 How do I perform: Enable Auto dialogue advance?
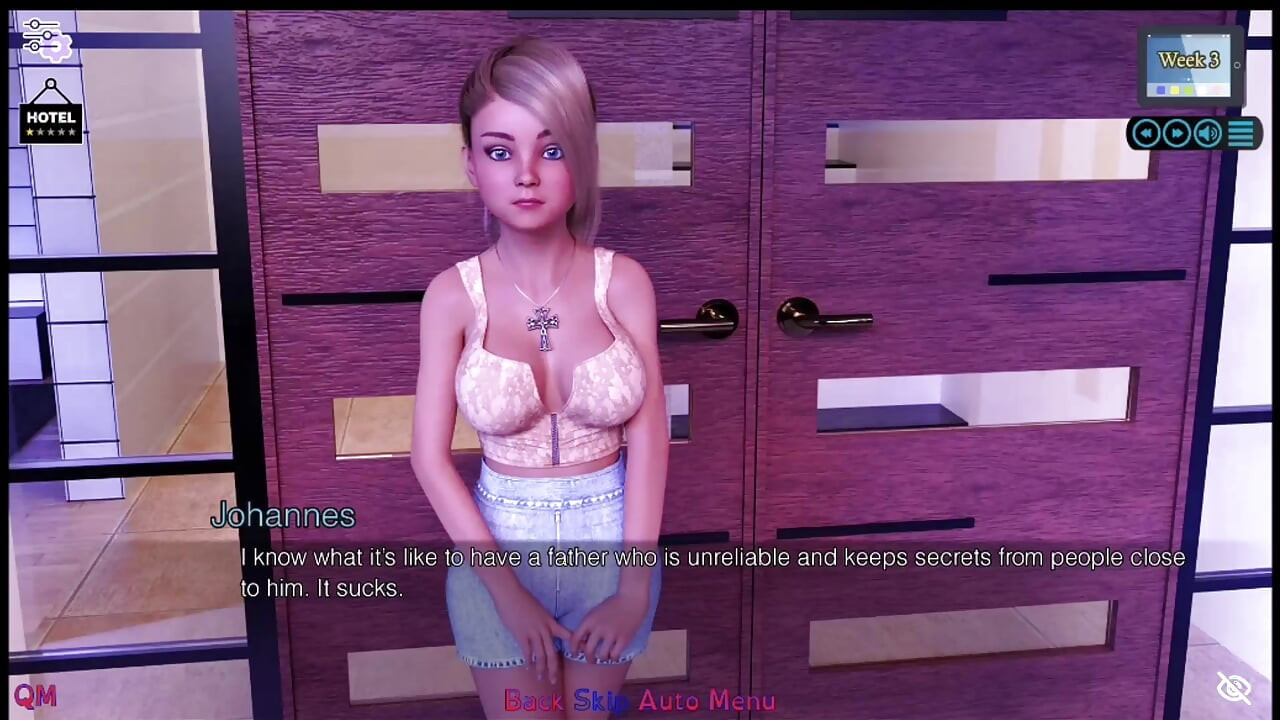(668, 701)
